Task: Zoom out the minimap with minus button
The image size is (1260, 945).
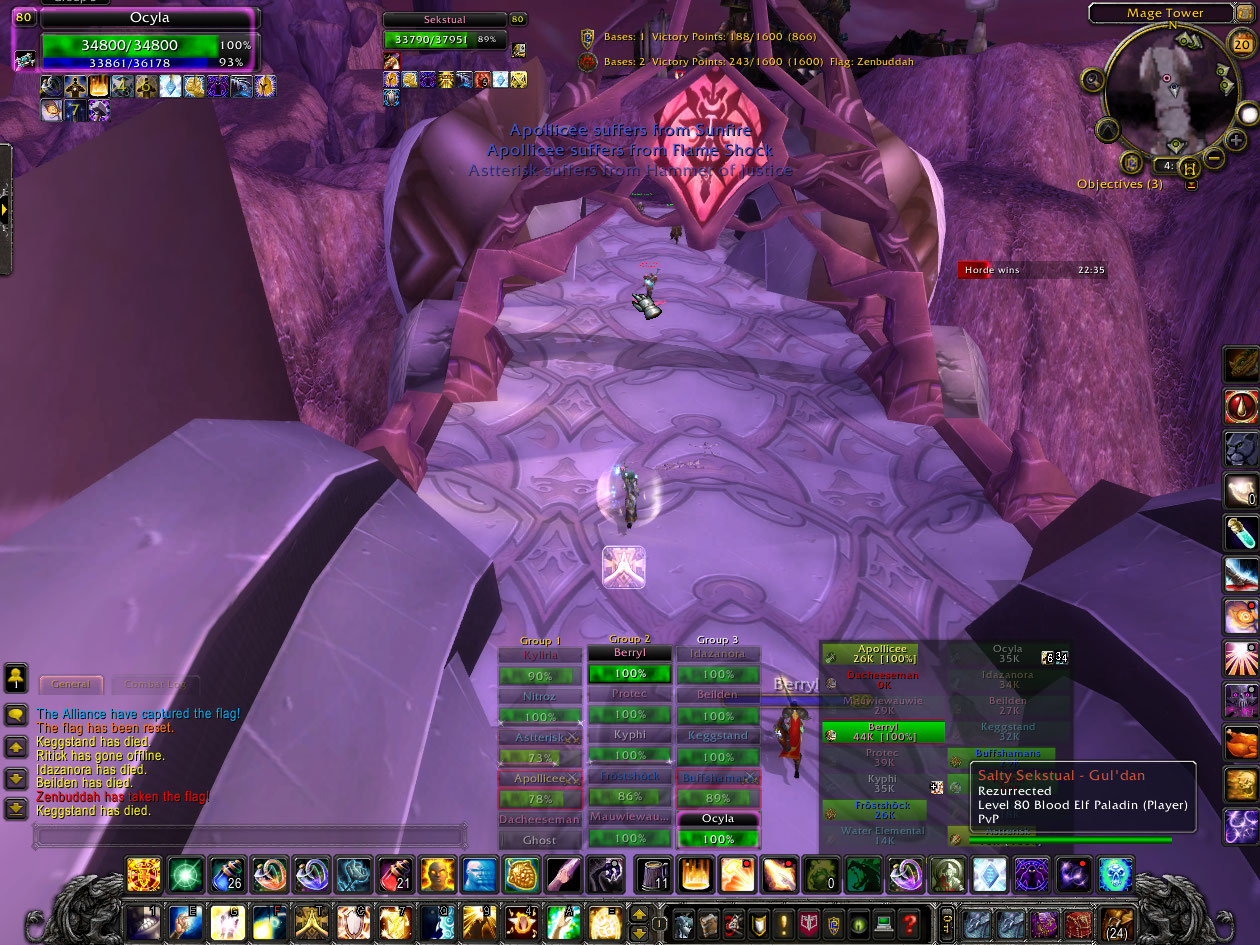Action: (1213, 157)
